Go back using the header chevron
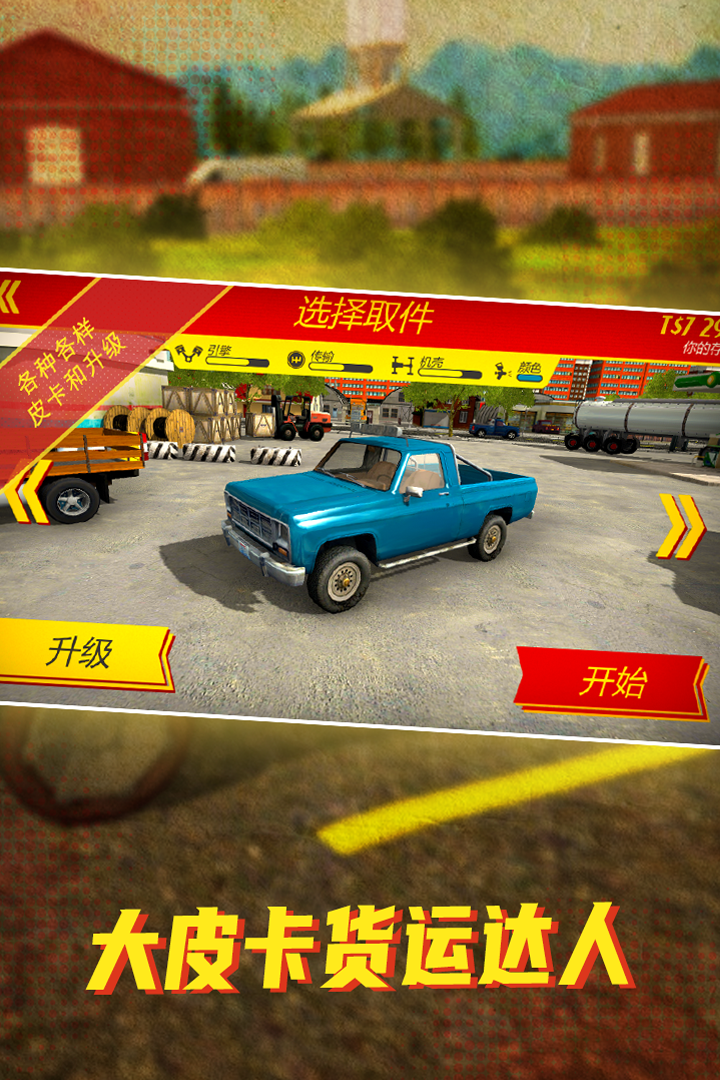Screen dimensions: 720x1080 click(10, 297)
